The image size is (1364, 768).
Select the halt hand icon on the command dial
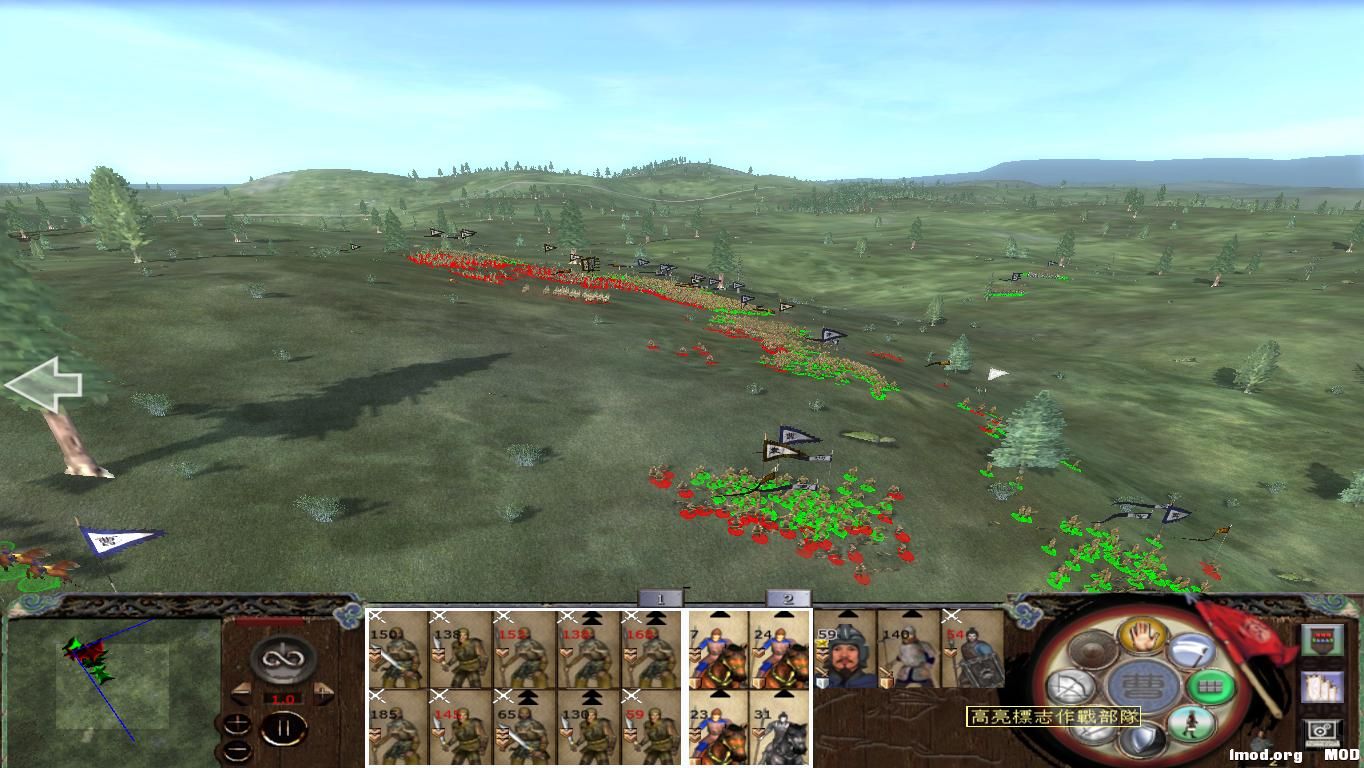(1141, 638)
